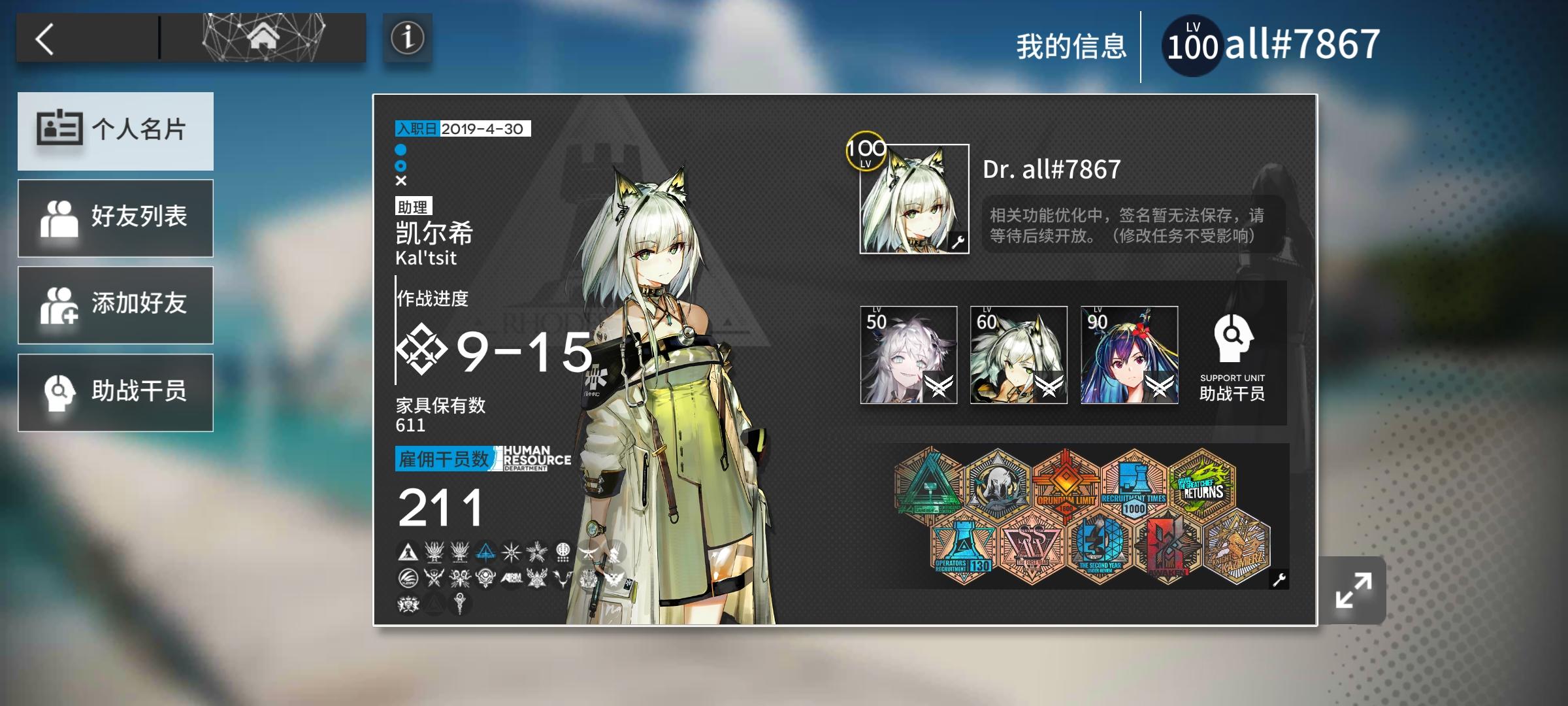Select 添加好友 in the sidebar
The width and height of the screenshot is (1568, 706).
click(116, 305)
